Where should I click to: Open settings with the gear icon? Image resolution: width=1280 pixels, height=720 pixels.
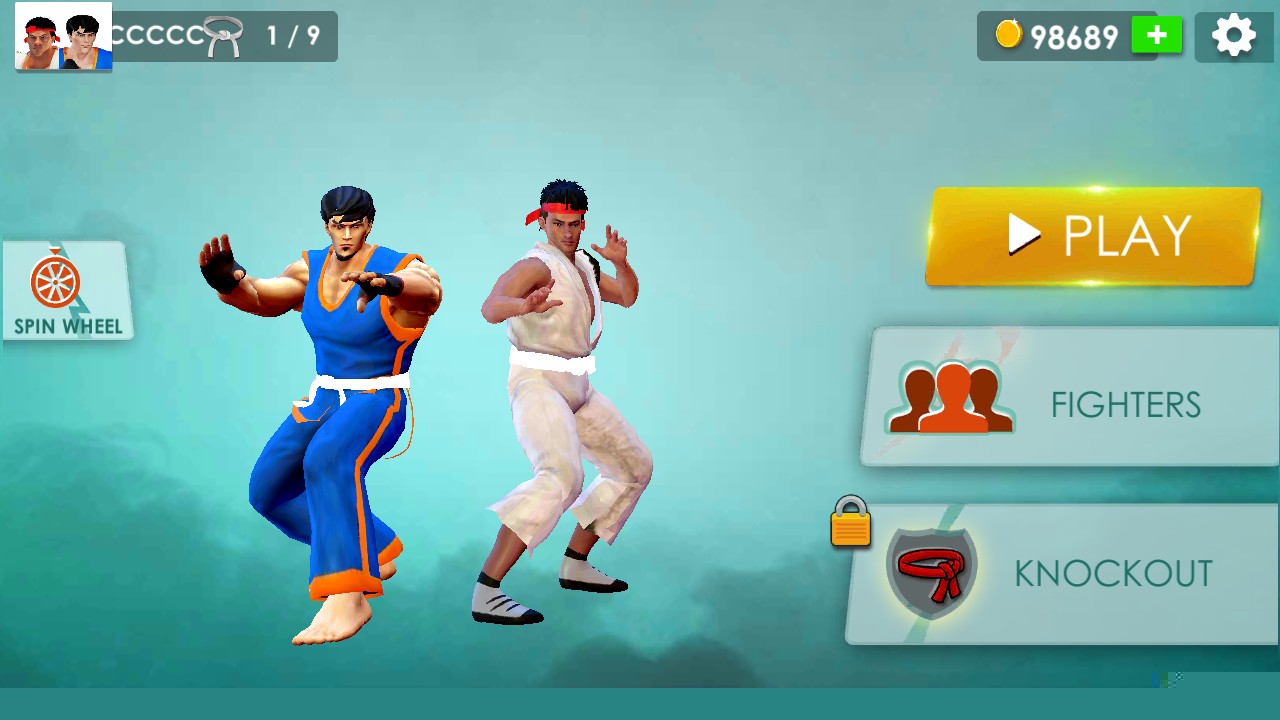pos(1233,37)
